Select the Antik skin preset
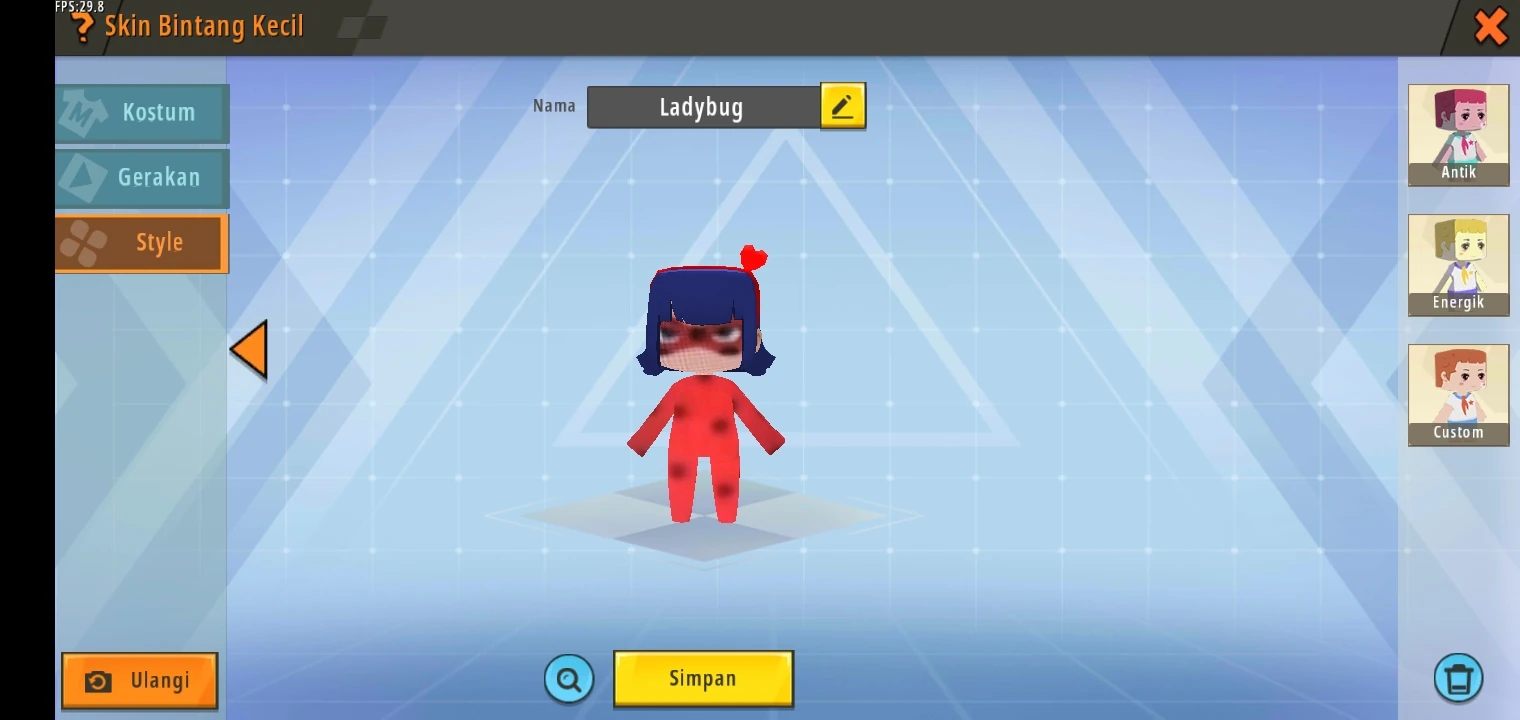 (1458, 135)
